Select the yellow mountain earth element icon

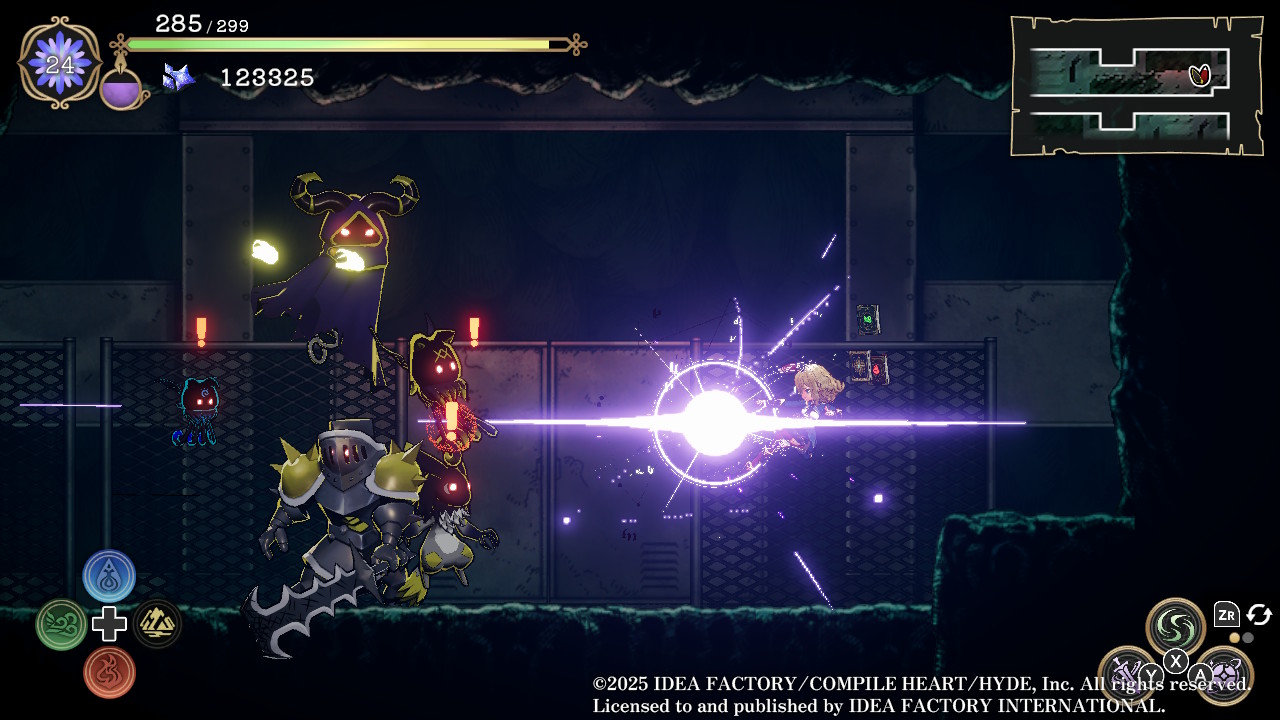157,624
